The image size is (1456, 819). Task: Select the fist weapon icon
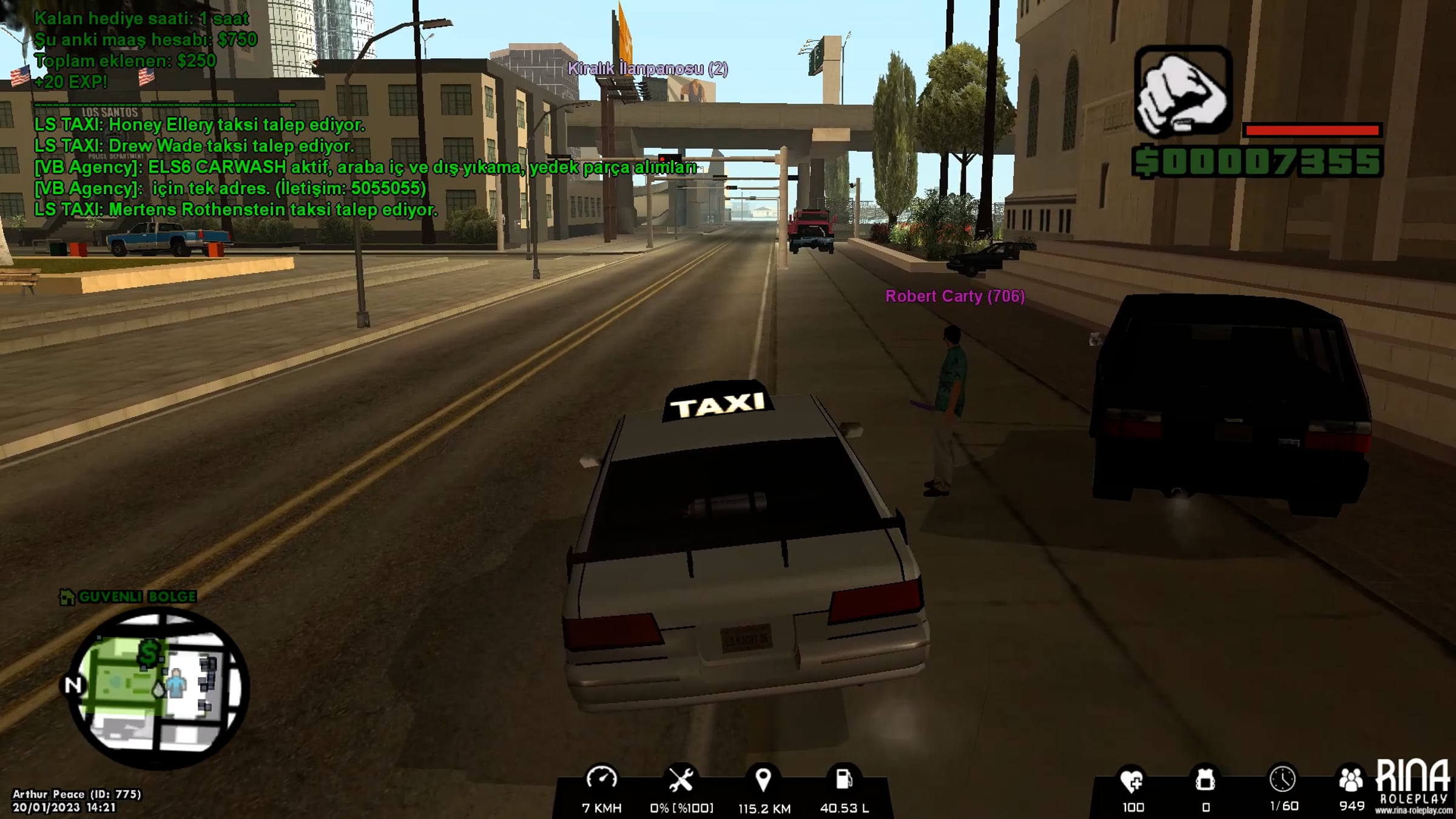[1182, 91]
